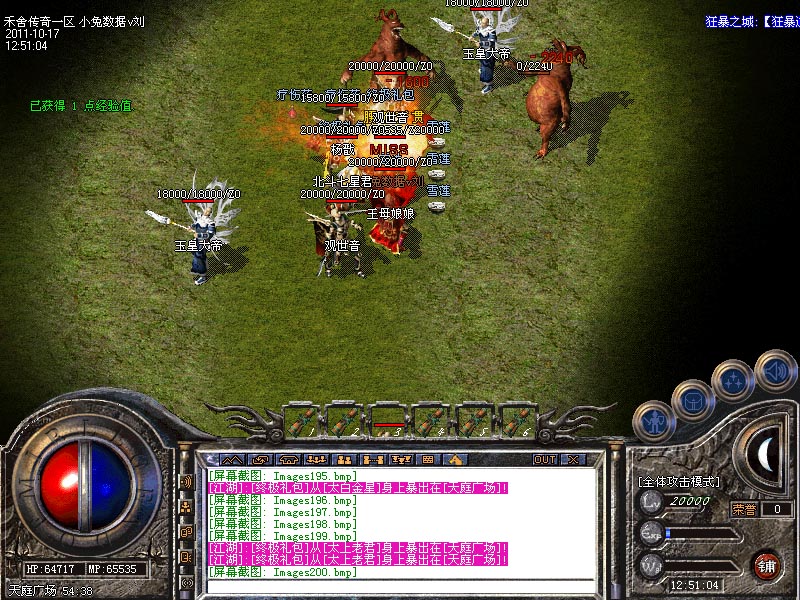Toggle the topmost chat channel filter left of chat
The height and width of the screenshot is (600, 800).
pos(186,481)
